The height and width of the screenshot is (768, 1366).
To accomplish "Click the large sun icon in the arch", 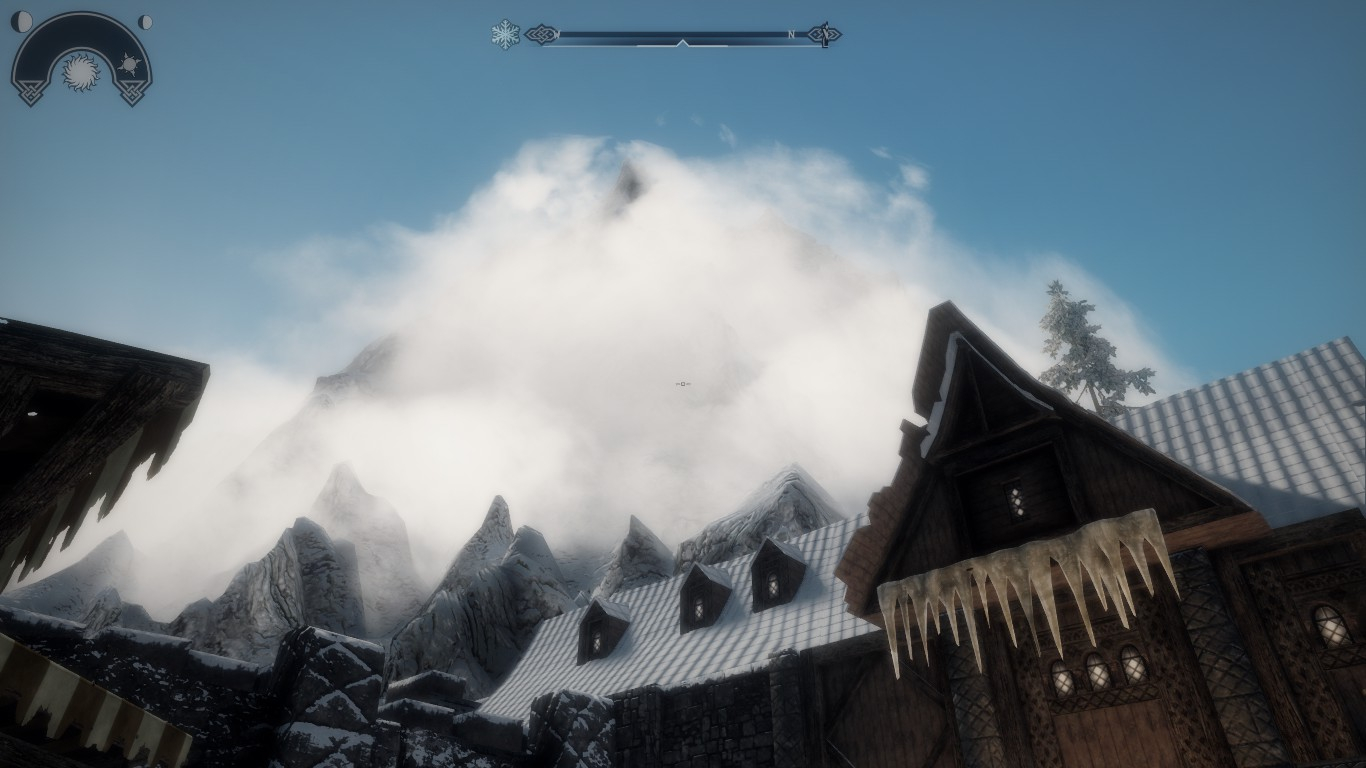I will [81, 72].
